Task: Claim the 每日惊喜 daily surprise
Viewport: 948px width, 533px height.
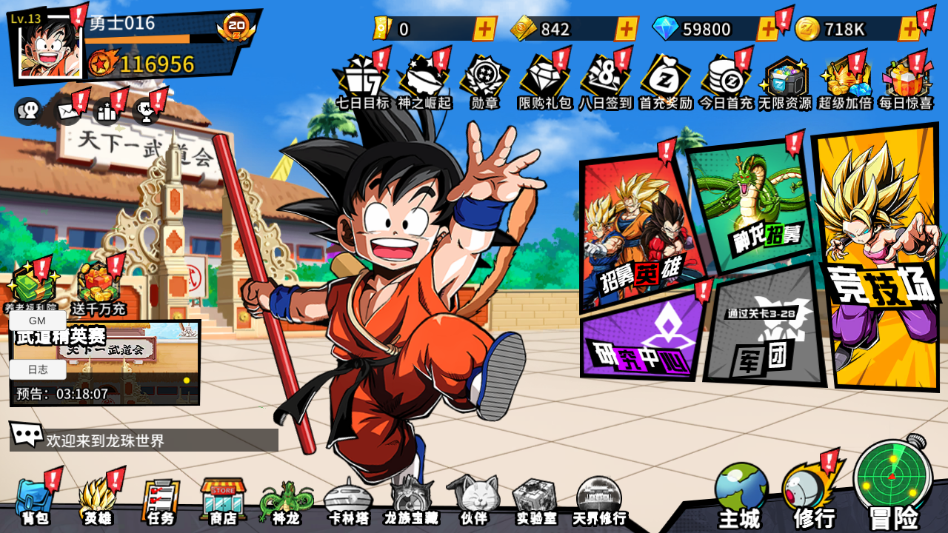Action: pyautogui.click(x=906, y=82)
